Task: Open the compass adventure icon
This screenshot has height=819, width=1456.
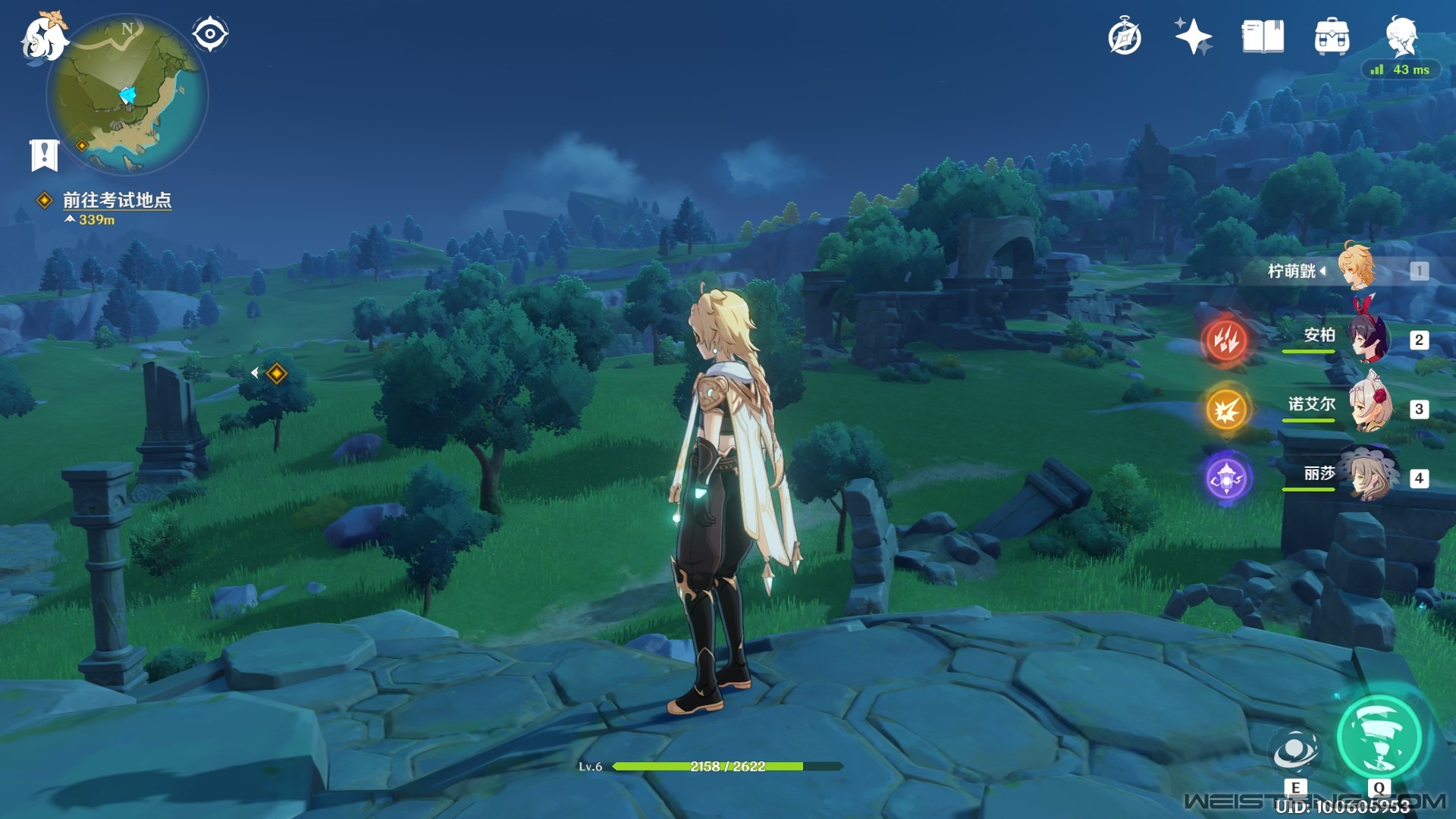Action: [x=1125, y=37]
